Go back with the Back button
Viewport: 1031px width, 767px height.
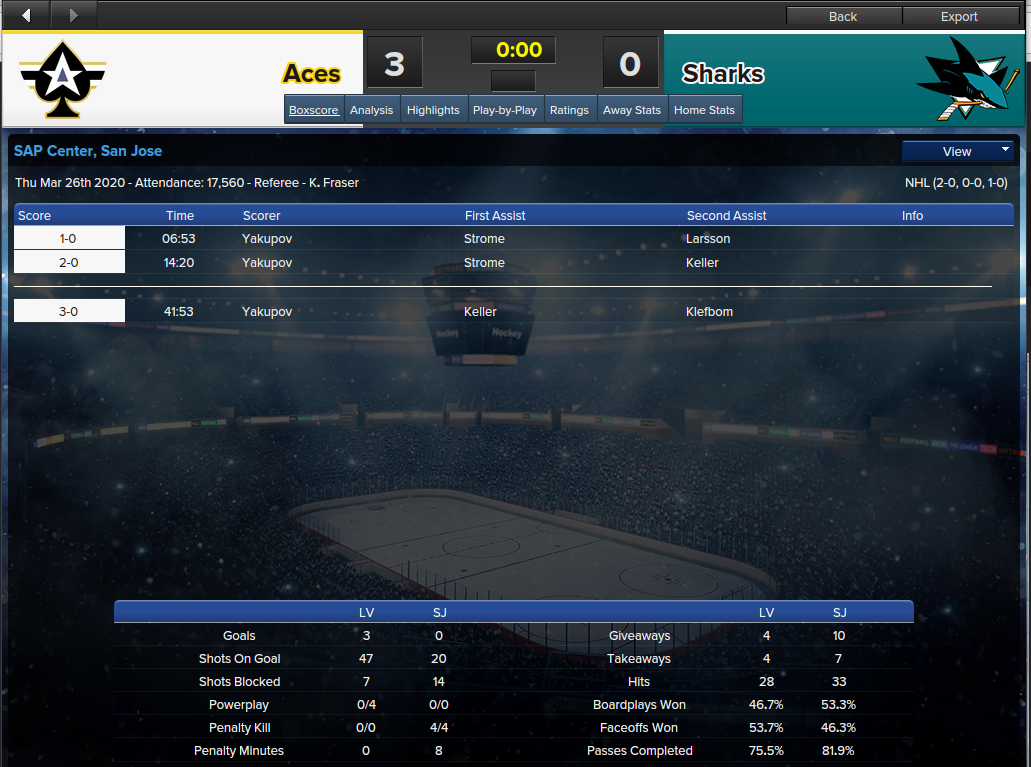click(843, 16)
